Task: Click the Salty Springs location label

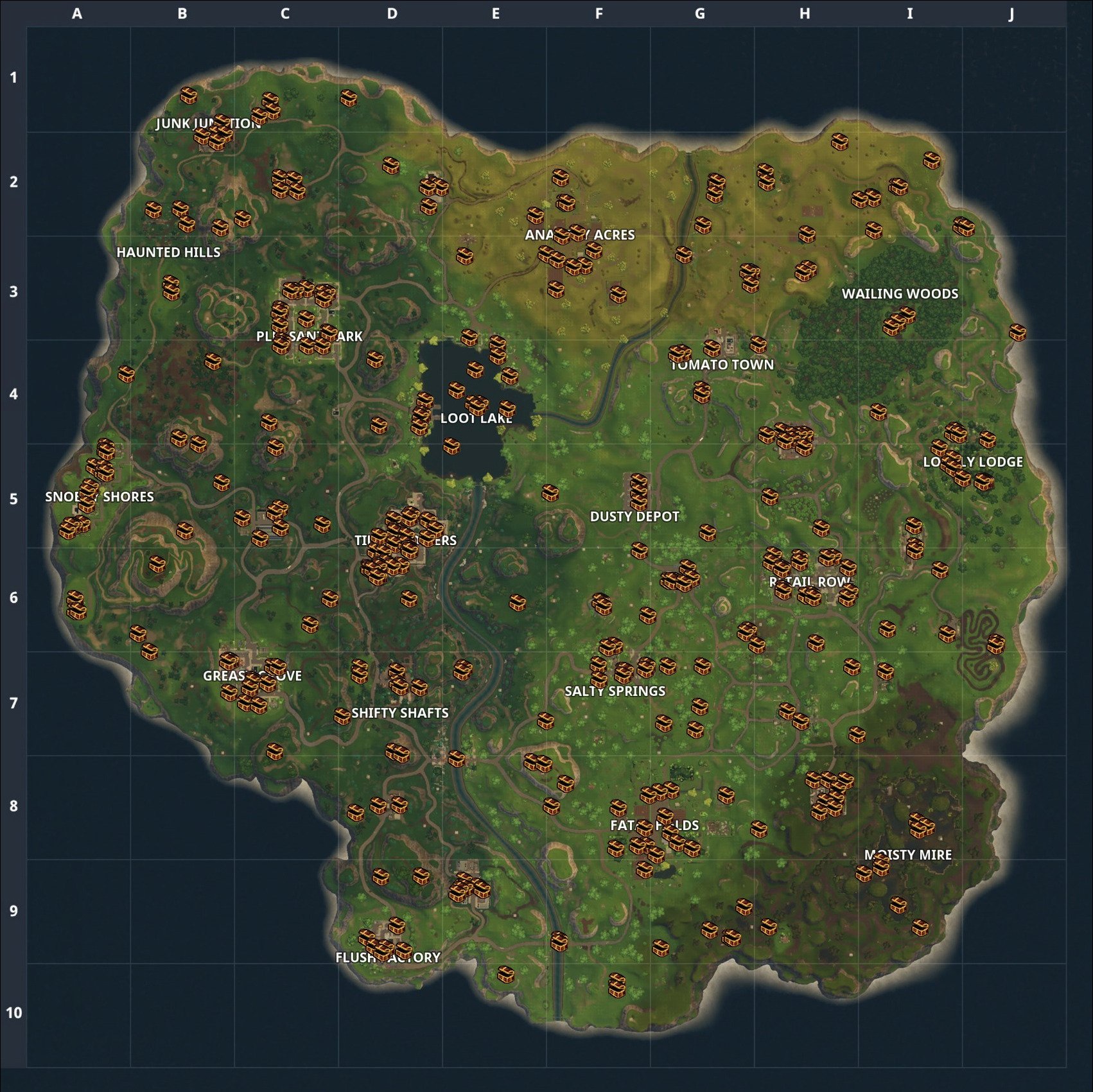Action: [x=615, y=691]
